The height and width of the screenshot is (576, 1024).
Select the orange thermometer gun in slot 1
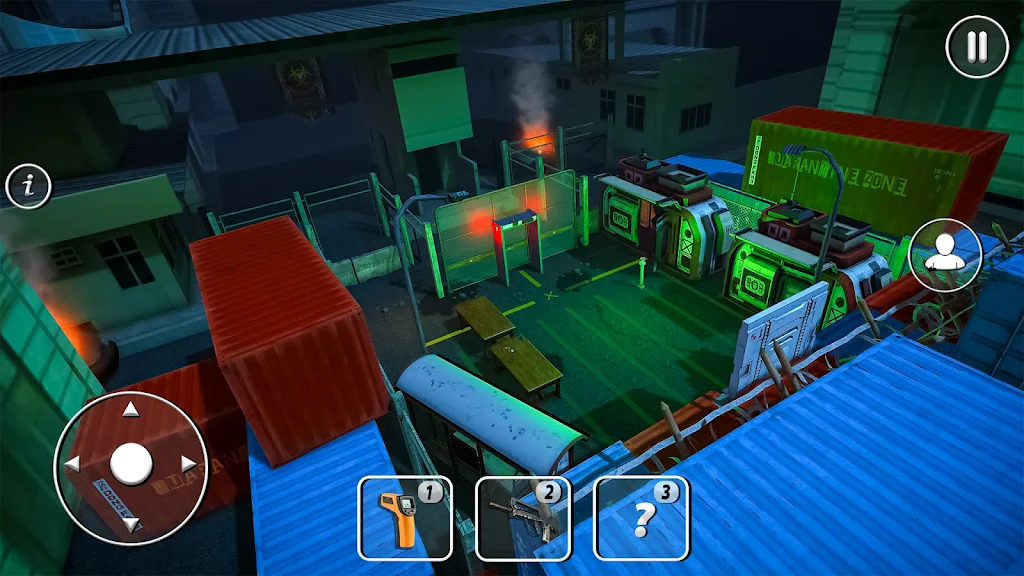(404, 518)
